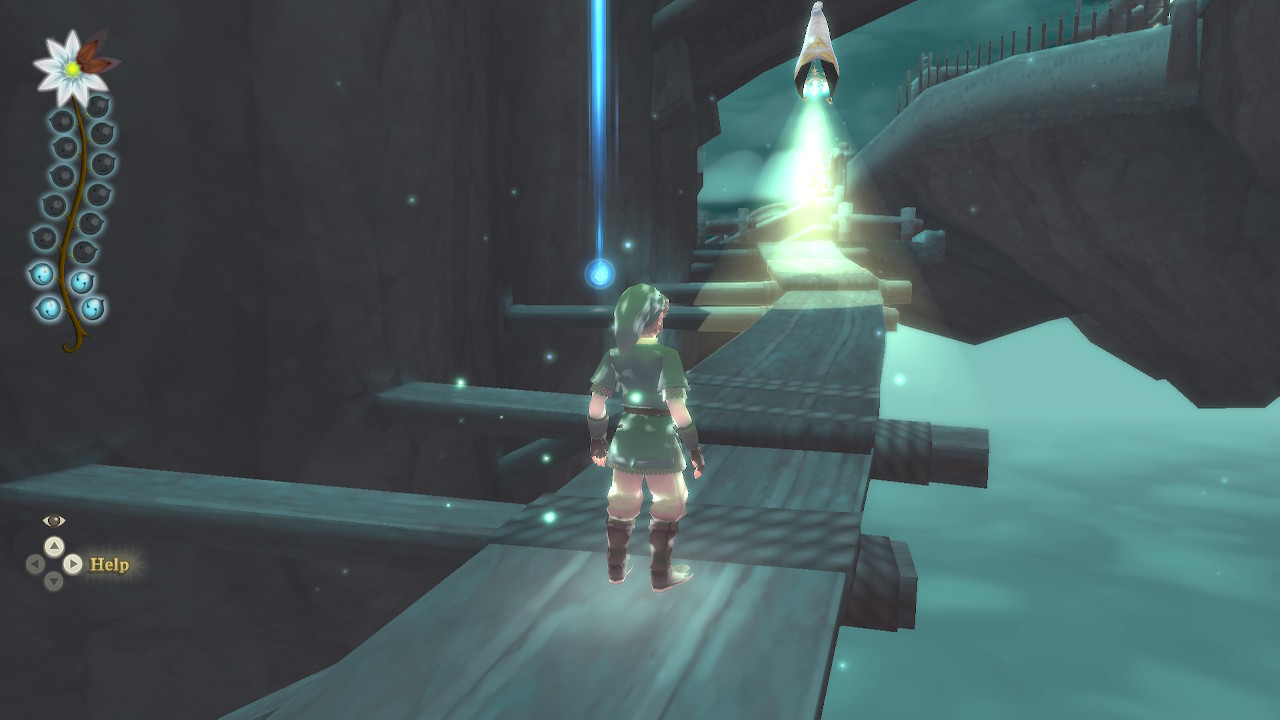The height and width of the screenshot is (720, 1280).
Task: Select the Spirit Vessel tear tracker
Action: 73,200
